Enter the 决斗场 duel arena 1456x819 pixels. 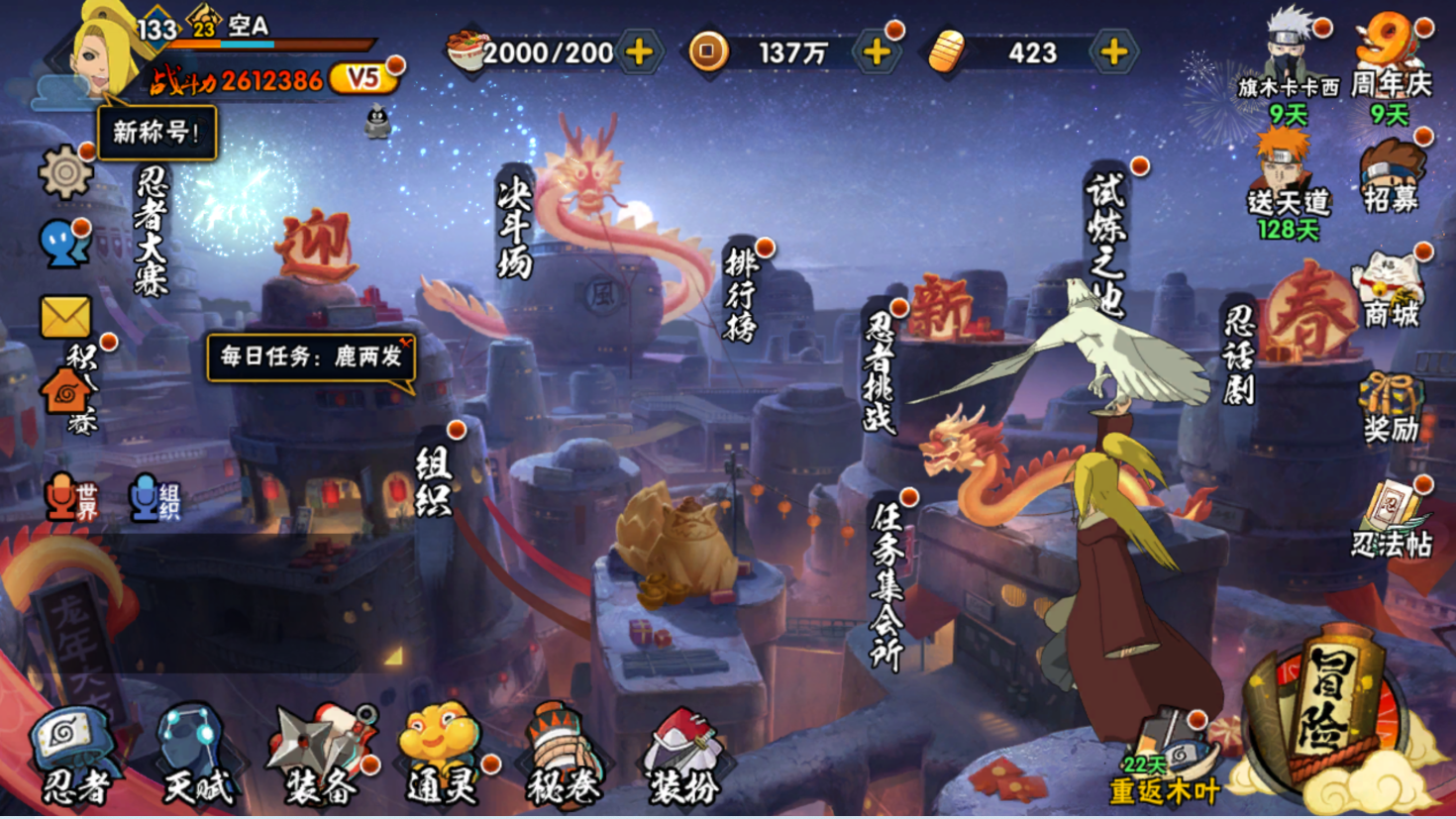[515, 228]
